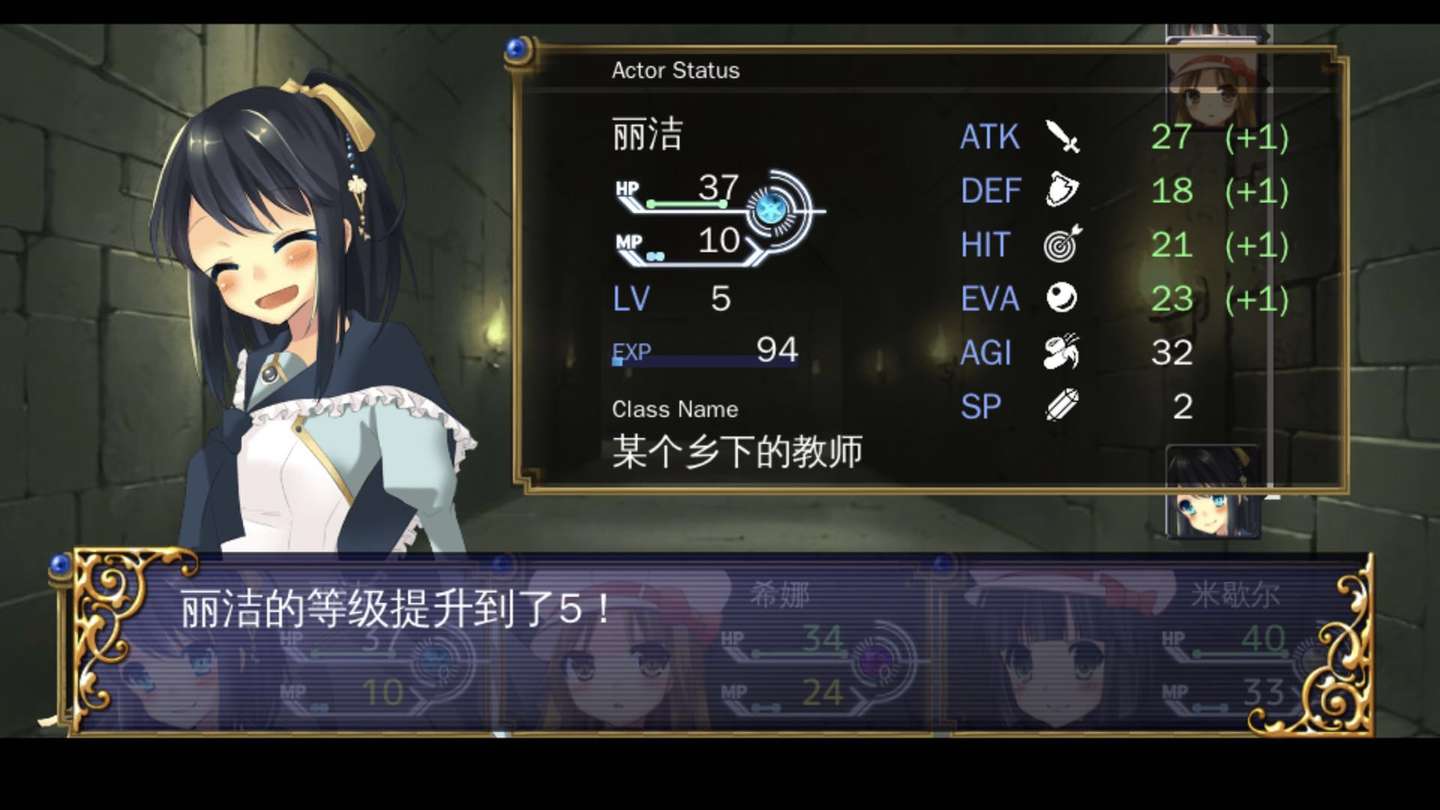Click the crystal emblem beside the HP gauge
The image size is (1440, 810).
point(770,207)
